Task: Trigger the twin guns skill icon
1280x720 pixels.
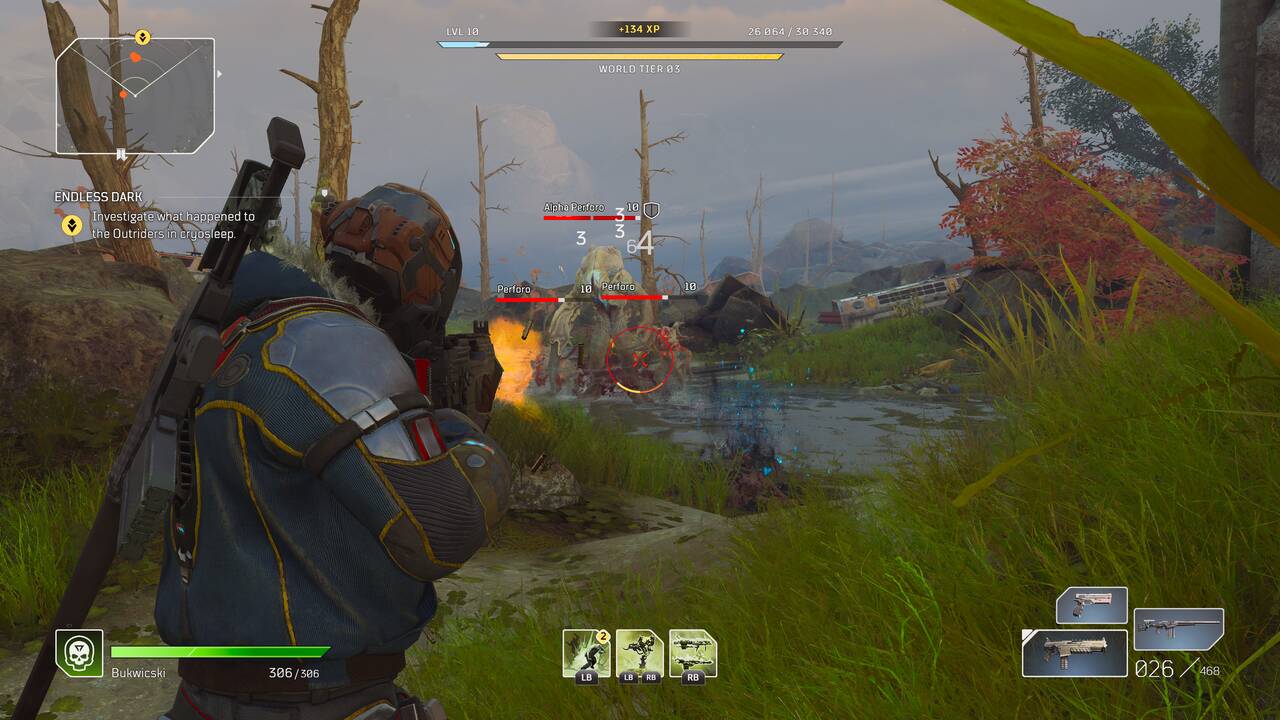Action: click(693, 653)
